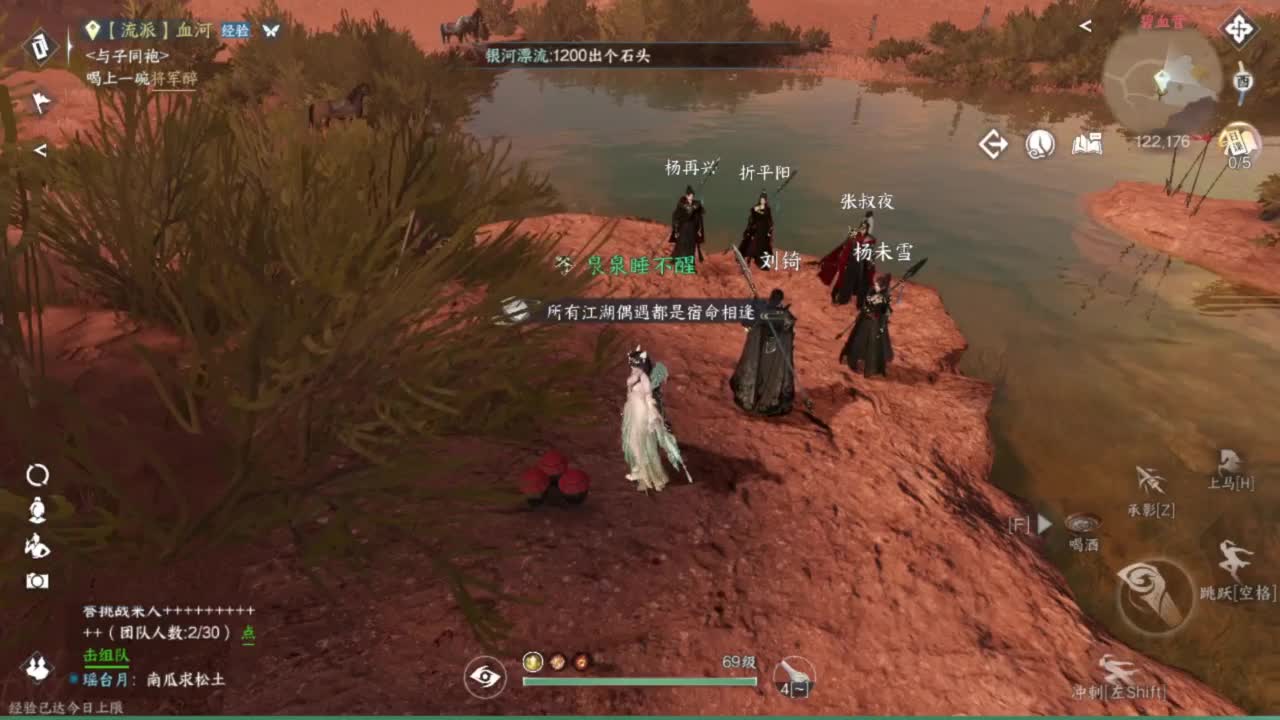This screenshot has width=1280, height=720.
Task: Select the 经验 tab in the quest tracker
Action: click(x=234, y=29)
